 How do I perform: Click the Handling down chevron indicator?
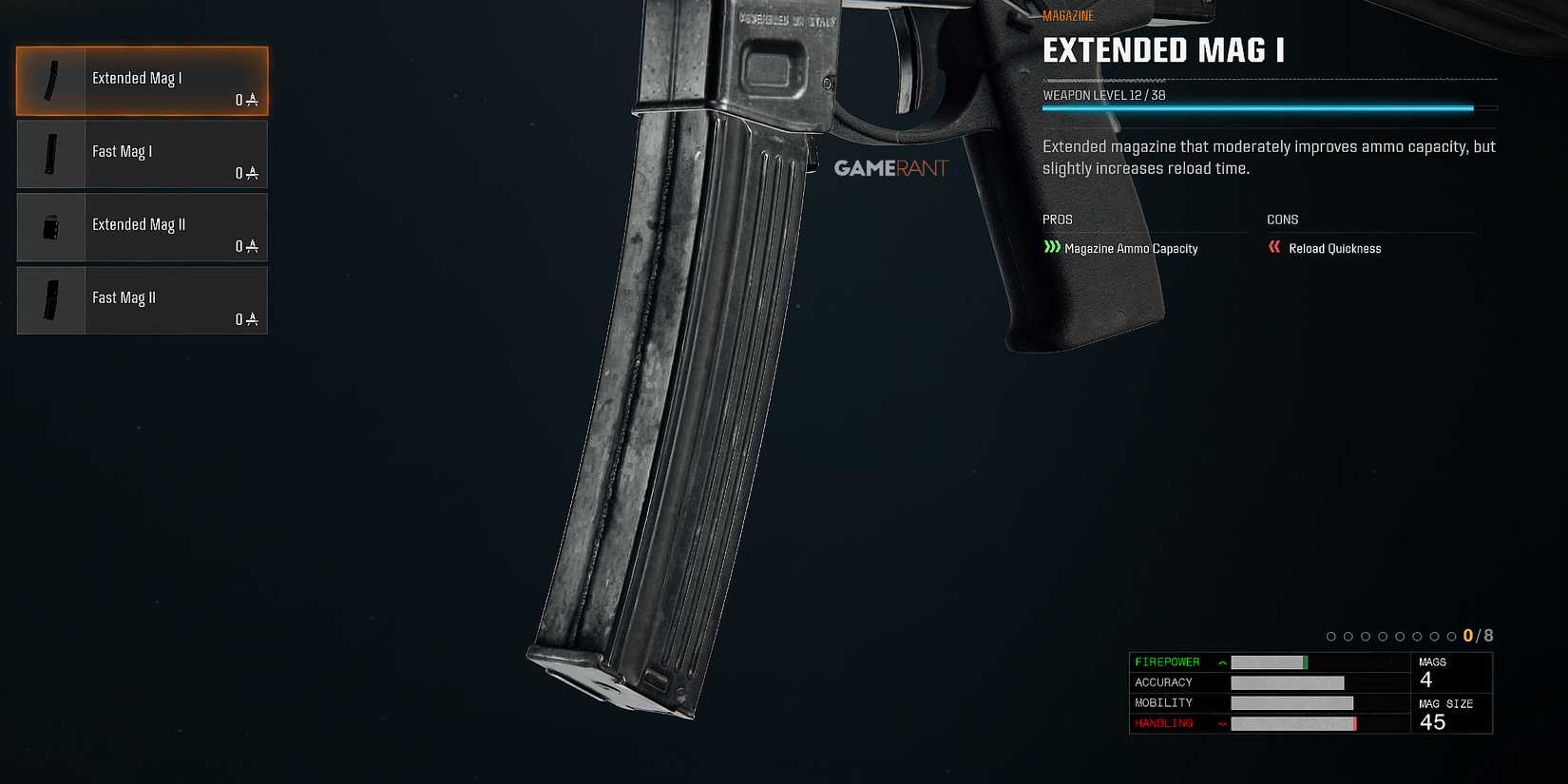[1222, 723]
